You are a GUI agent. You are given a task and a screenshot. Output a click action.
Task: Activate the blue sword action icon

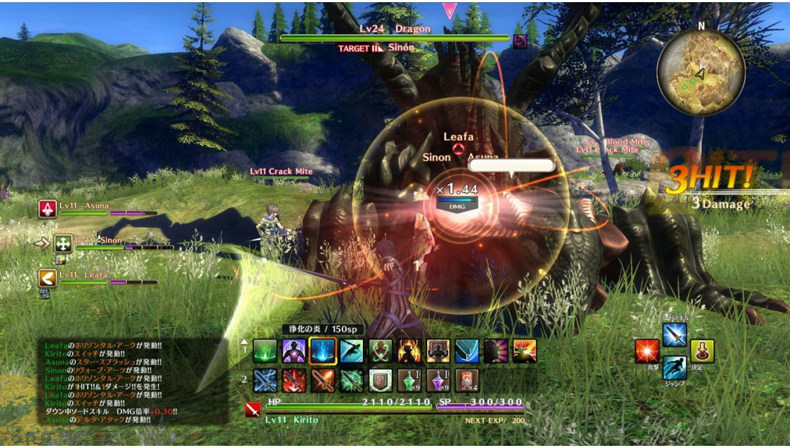click(x=675, y=334)
